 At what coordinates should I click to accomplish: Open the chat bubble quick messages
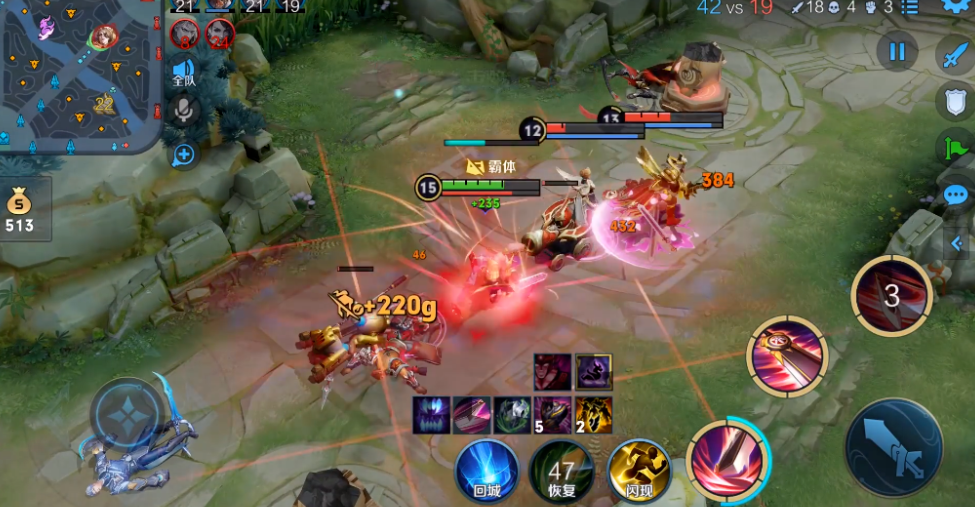957,195
